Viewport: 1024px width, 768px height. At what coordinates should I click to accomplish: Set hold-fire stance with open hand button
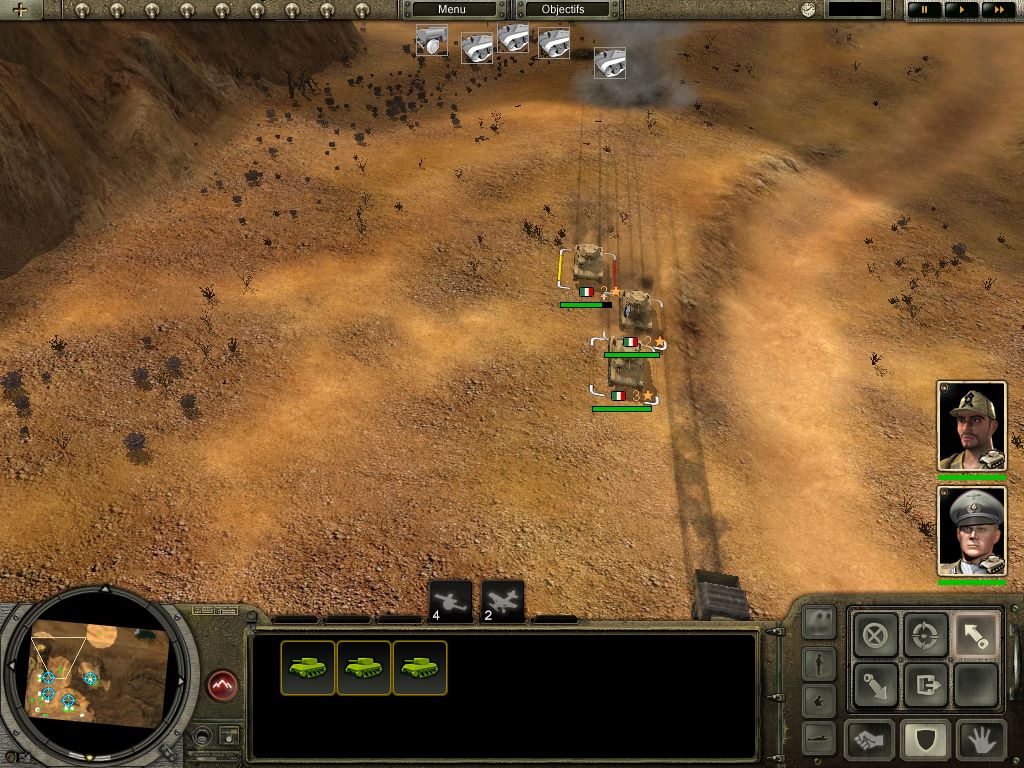(980, 741)
